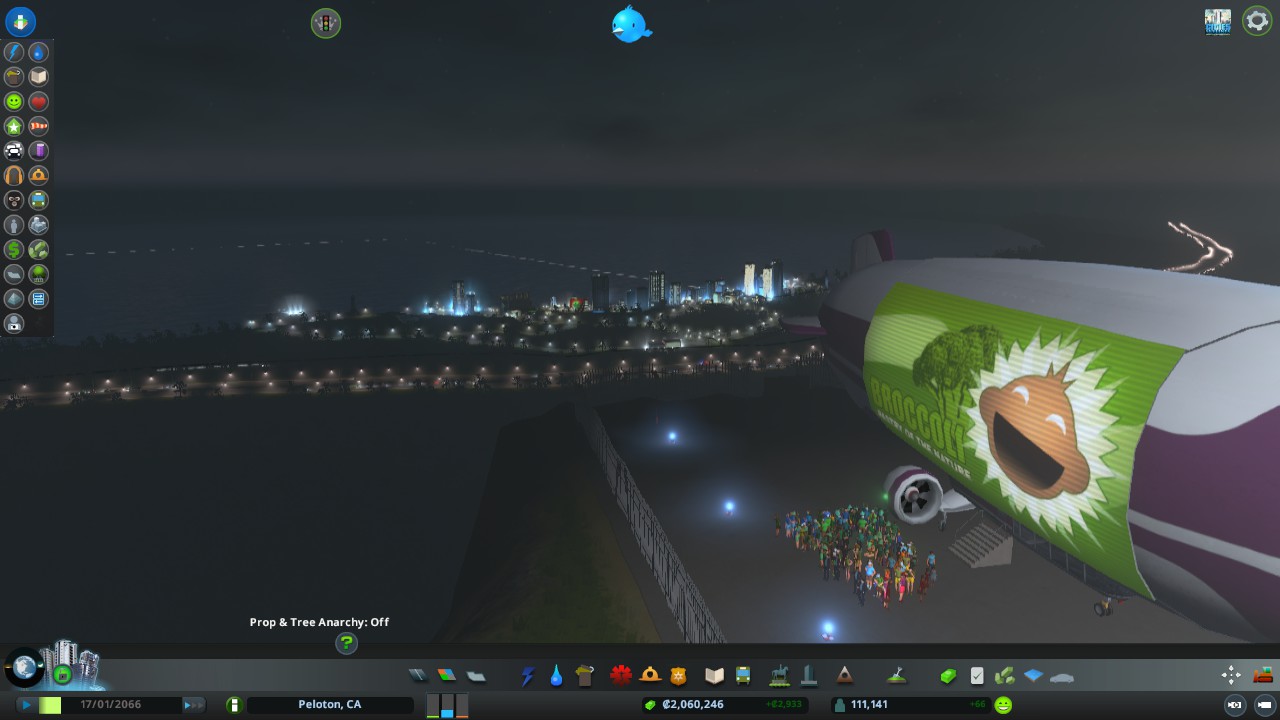This screenshot has height=720, width=1280.
Task: Open the Health info view
Action: [x=38, y=101]
